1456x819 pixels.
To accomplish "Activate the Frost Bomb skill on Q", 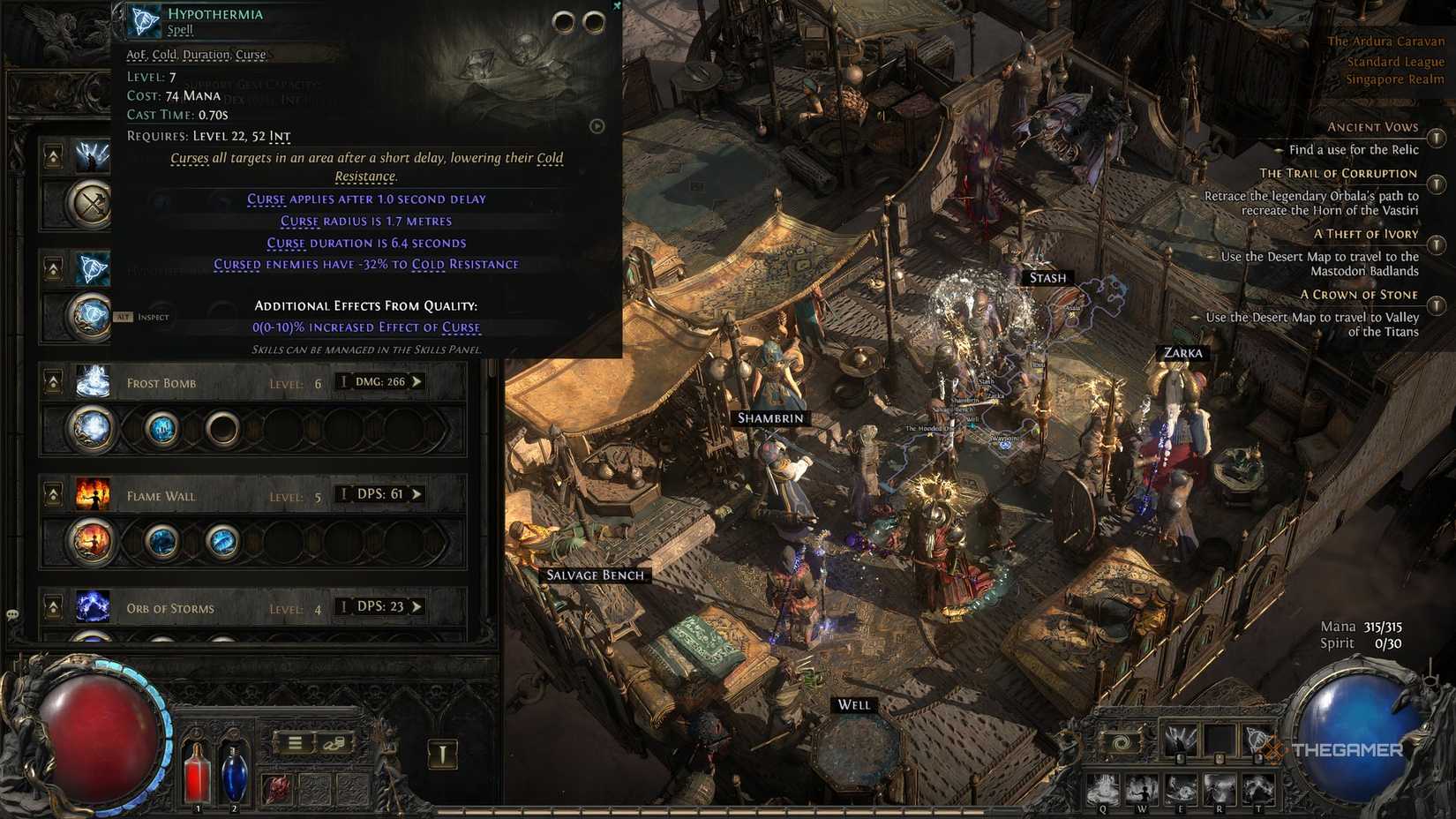I will point(1103,788).
